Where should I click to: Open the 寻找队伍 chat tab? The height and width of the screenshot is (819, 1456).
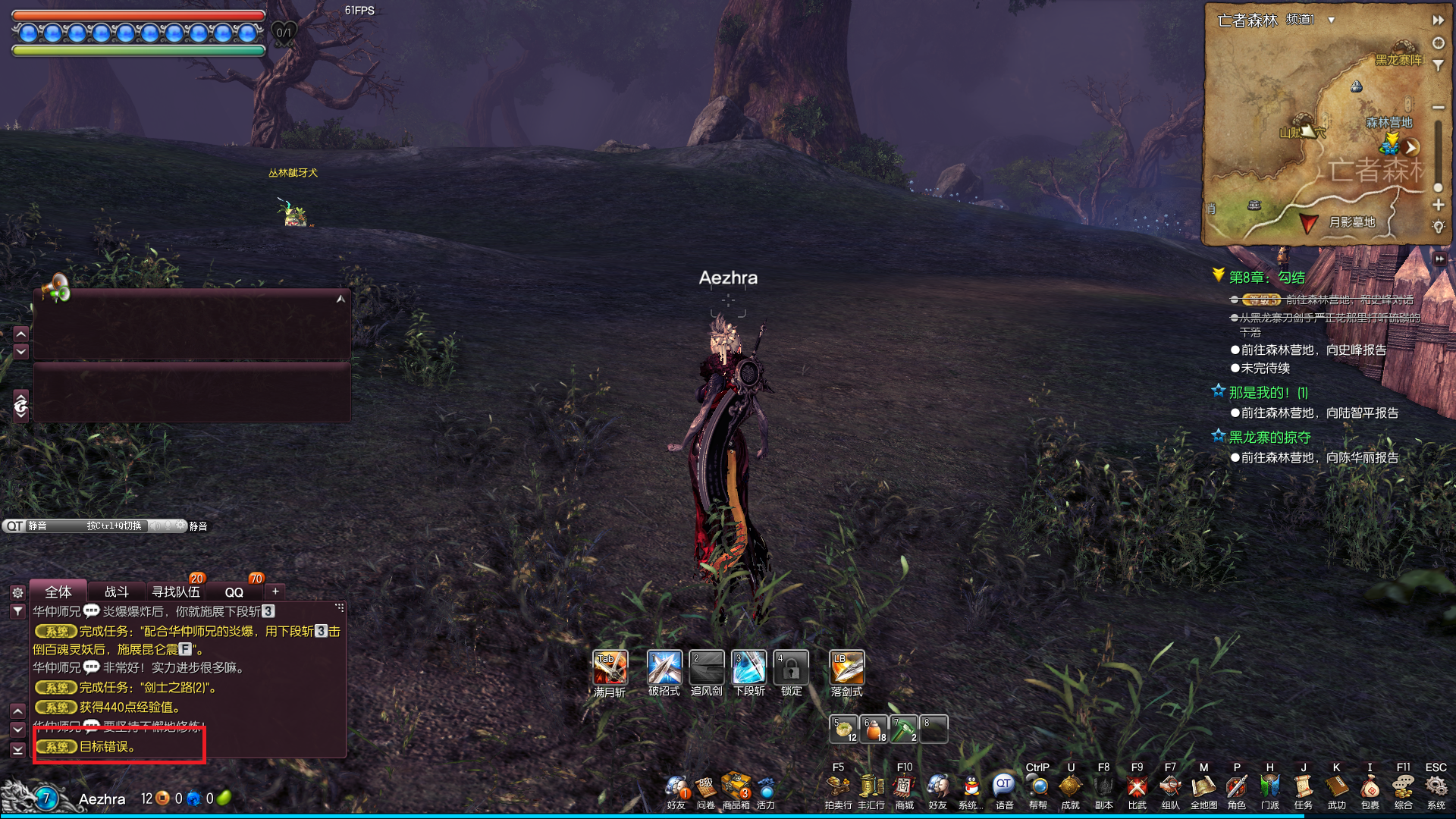(x=176, y=591)
